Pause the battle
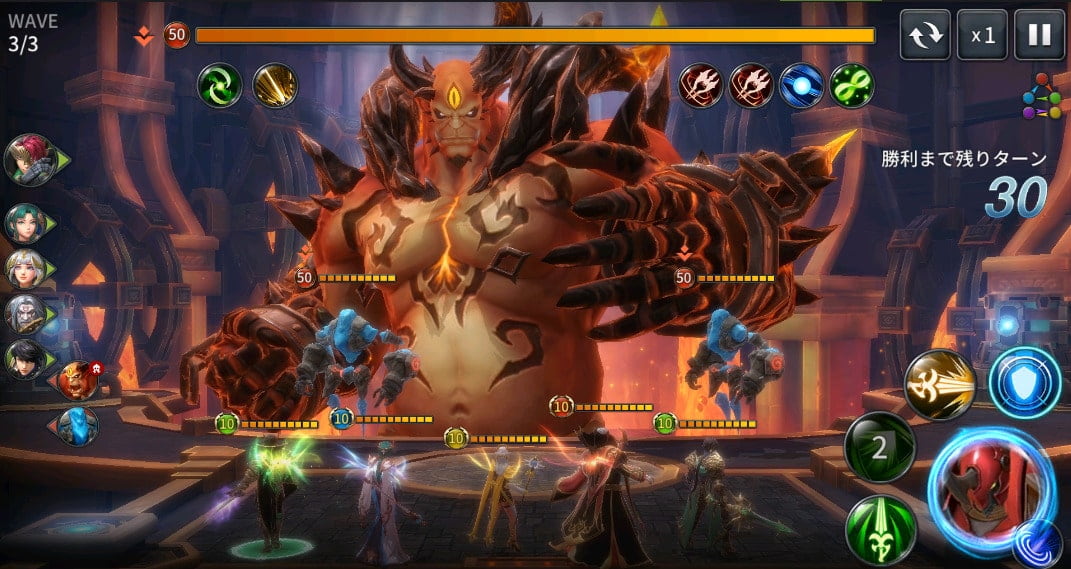 tap(1039, 36)
